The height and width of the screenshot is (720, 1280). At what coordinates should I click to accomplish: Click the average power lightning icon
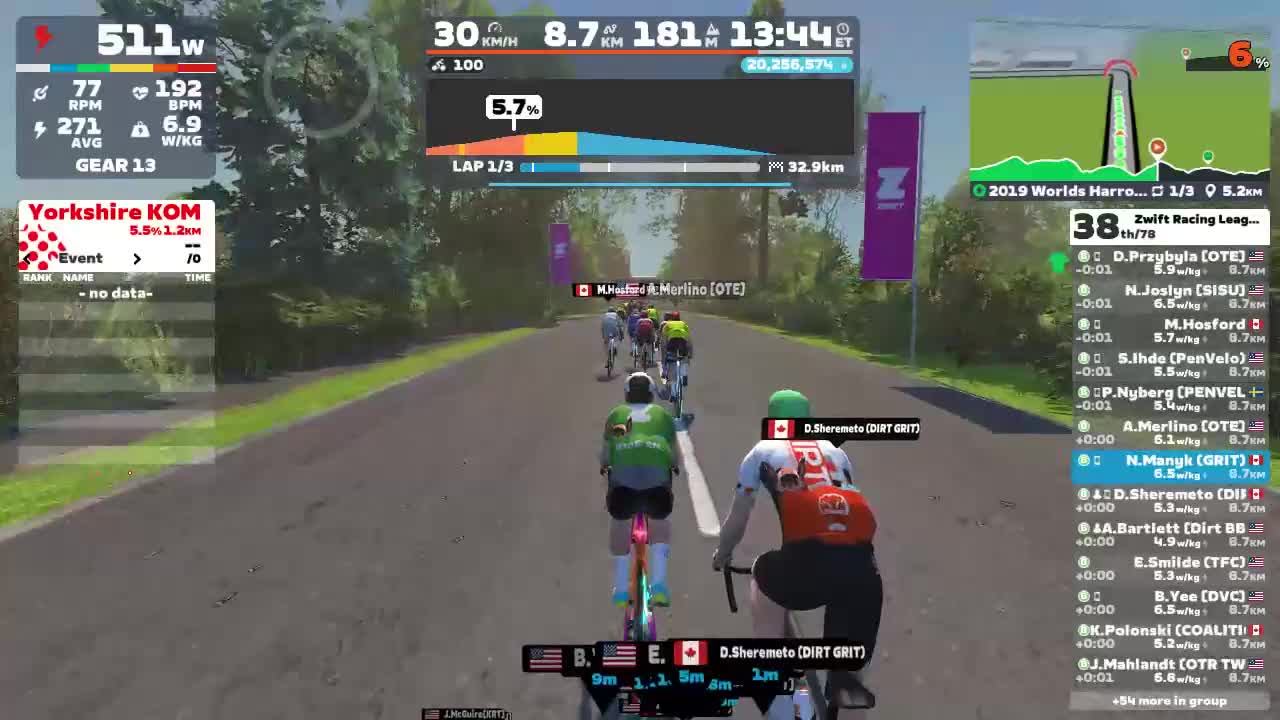click(x=42, y=126)
